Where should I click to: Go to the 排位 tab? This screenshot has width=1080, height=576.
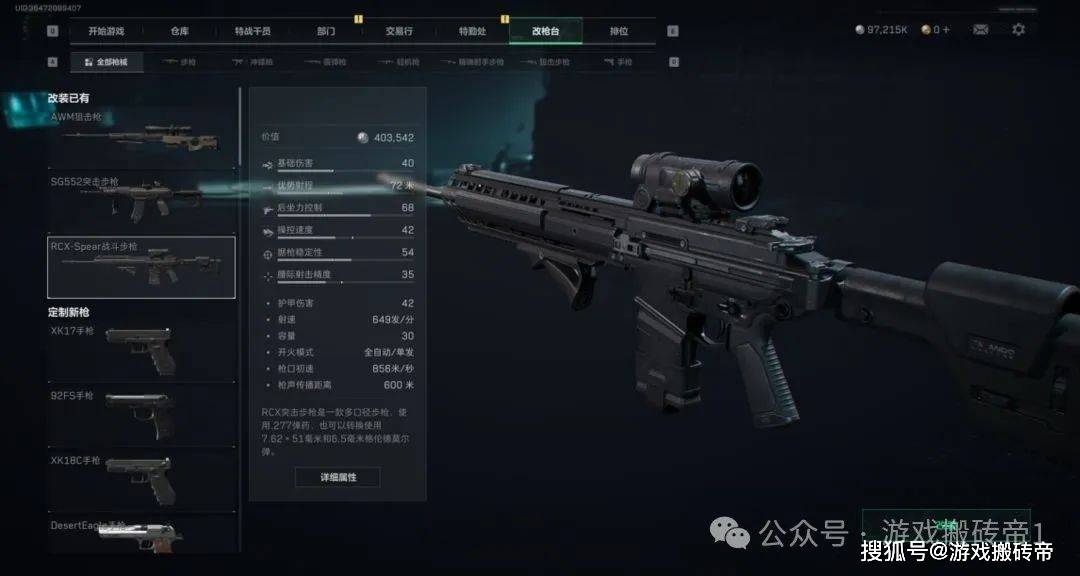point(619,31)
